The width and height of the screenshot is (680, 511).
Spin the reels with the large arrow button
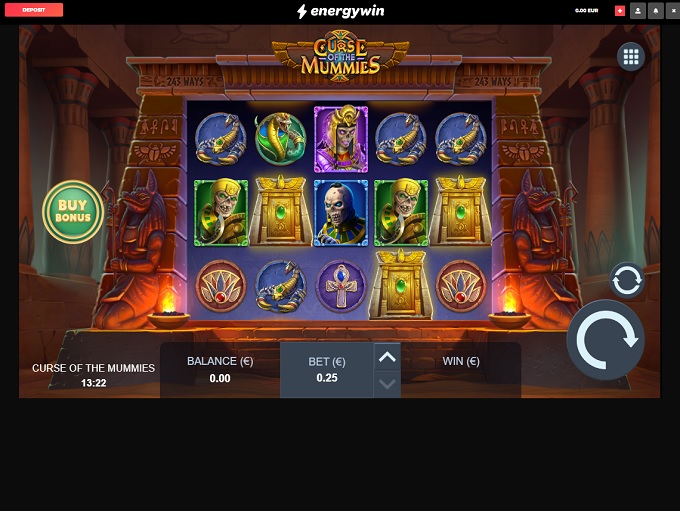(x=605, y=340)
